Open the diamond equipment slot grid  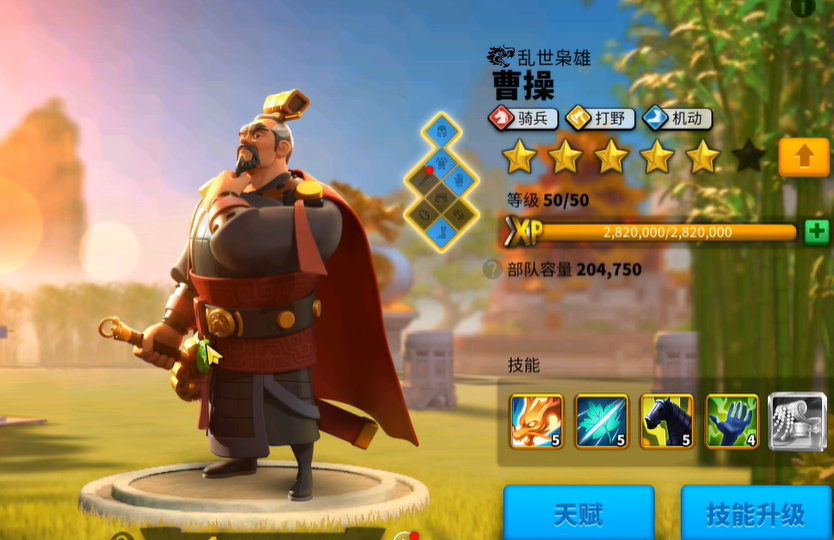(441, 181)
